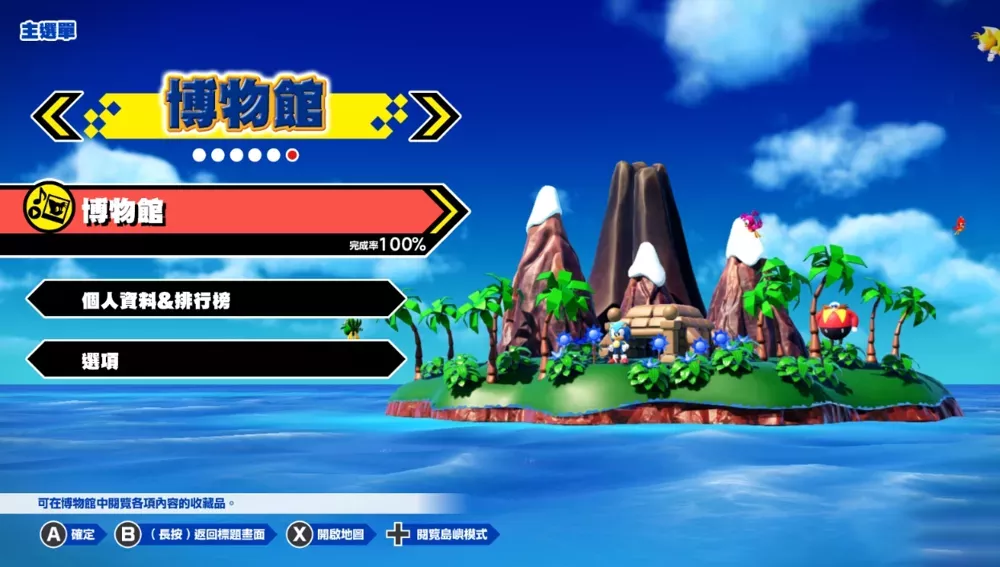The image size is (1000, 567).
Task: Select the red active page dot
Action: click(292, 155)
